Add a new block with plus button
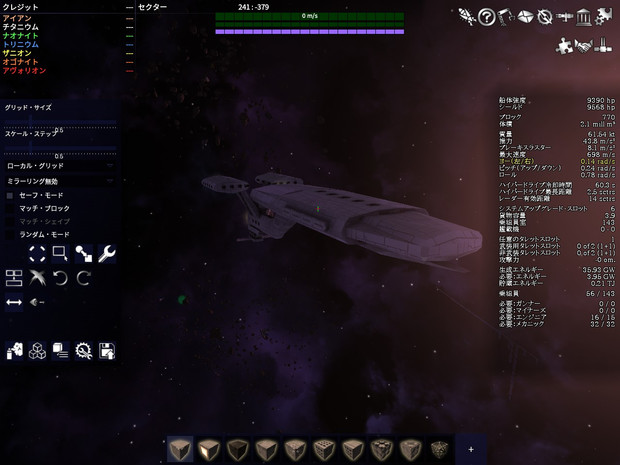 coord(471,450)
